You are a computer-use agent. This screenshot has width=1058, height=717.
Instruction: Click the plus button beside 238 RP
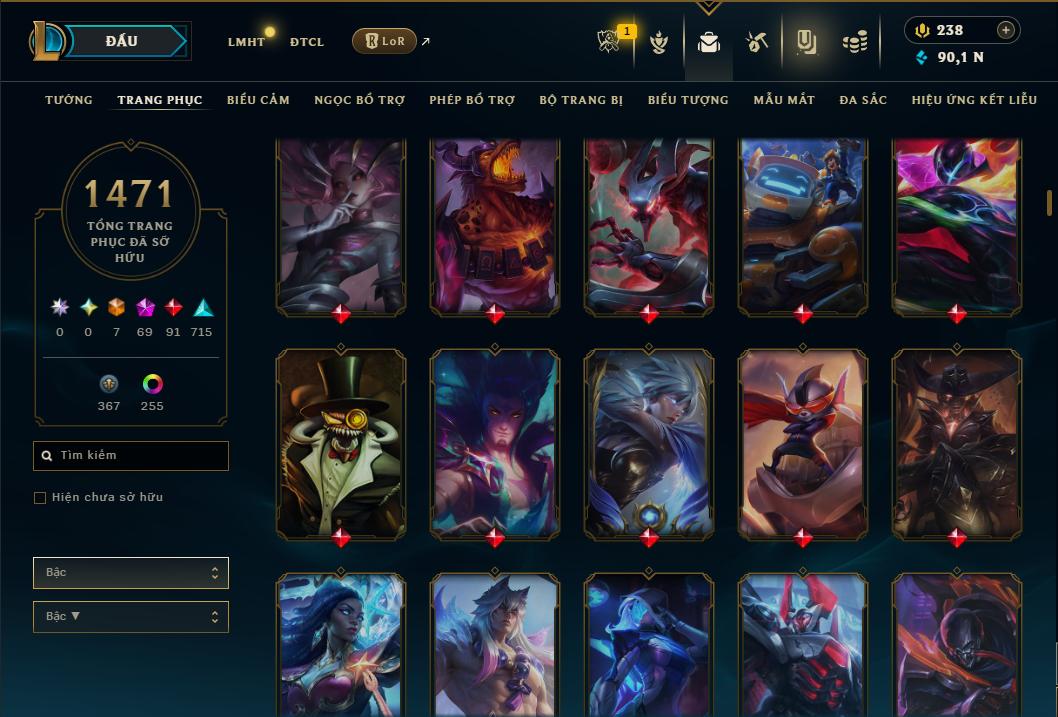coord(1006,30)
